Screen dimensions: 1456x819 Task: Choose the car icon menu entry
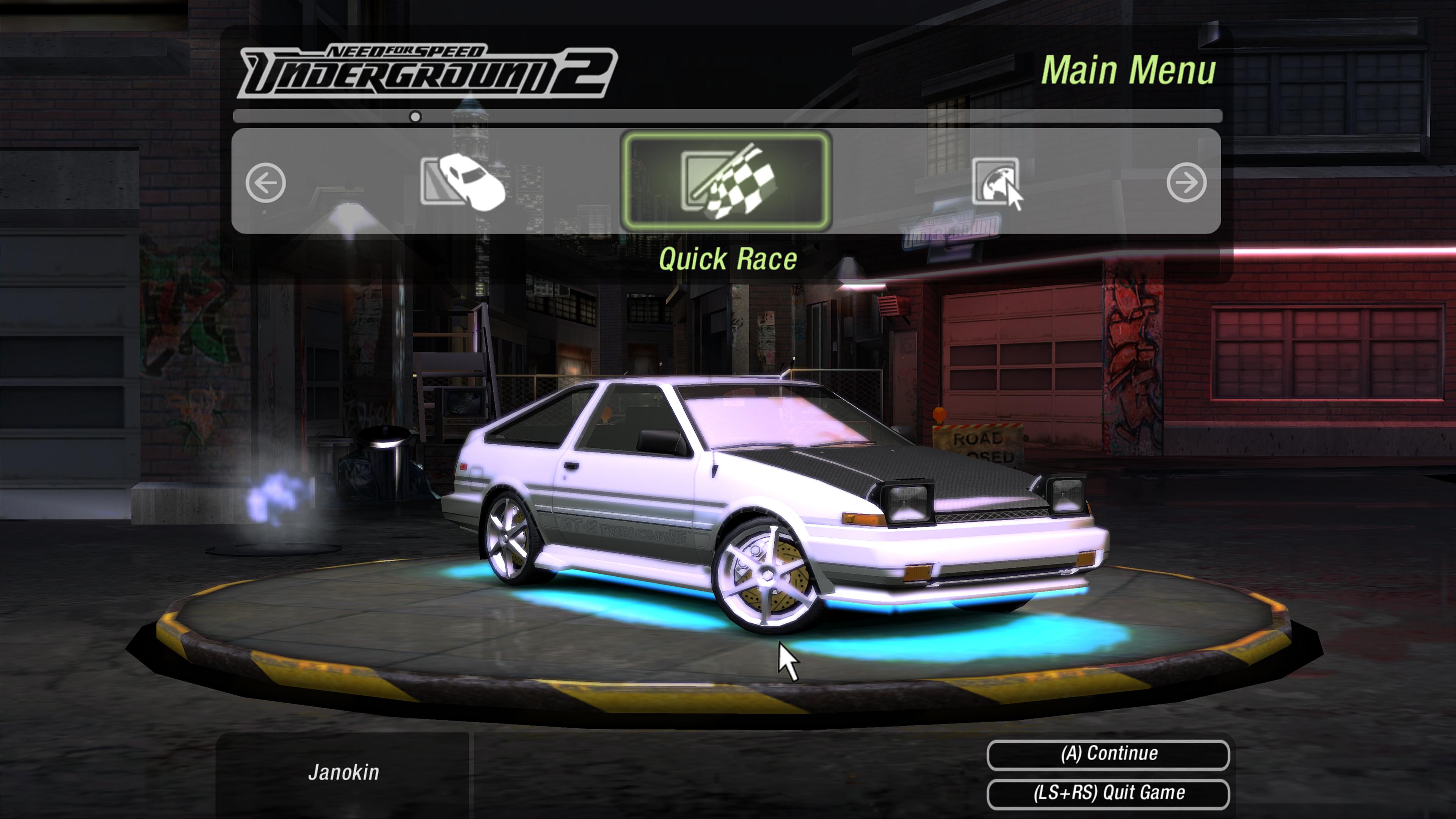pyautogui.click(x=462, y=182)
